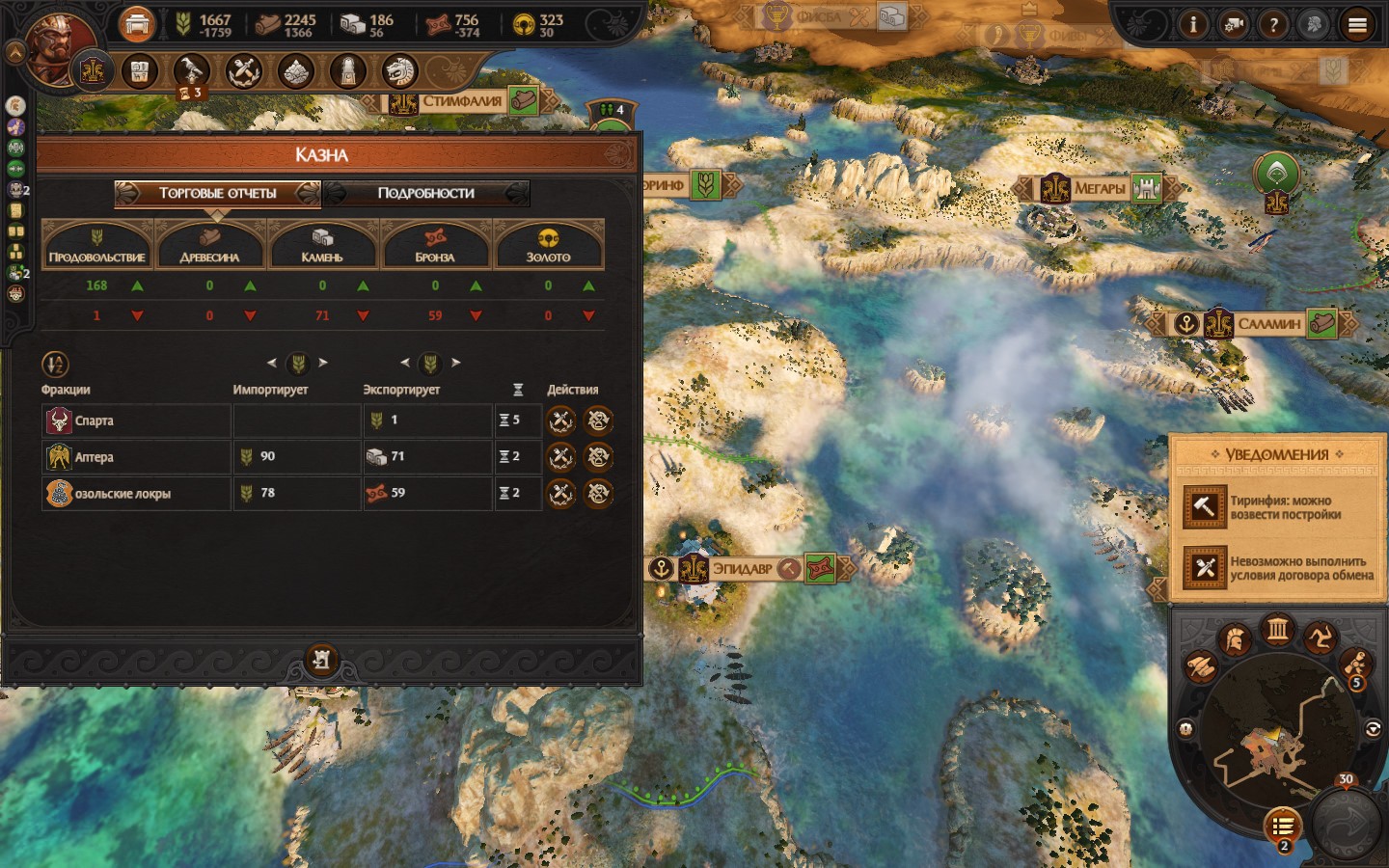The height and width of the screenshot is (868, 1389).
Task: View the Золото trade column
Action: [548, 245]
